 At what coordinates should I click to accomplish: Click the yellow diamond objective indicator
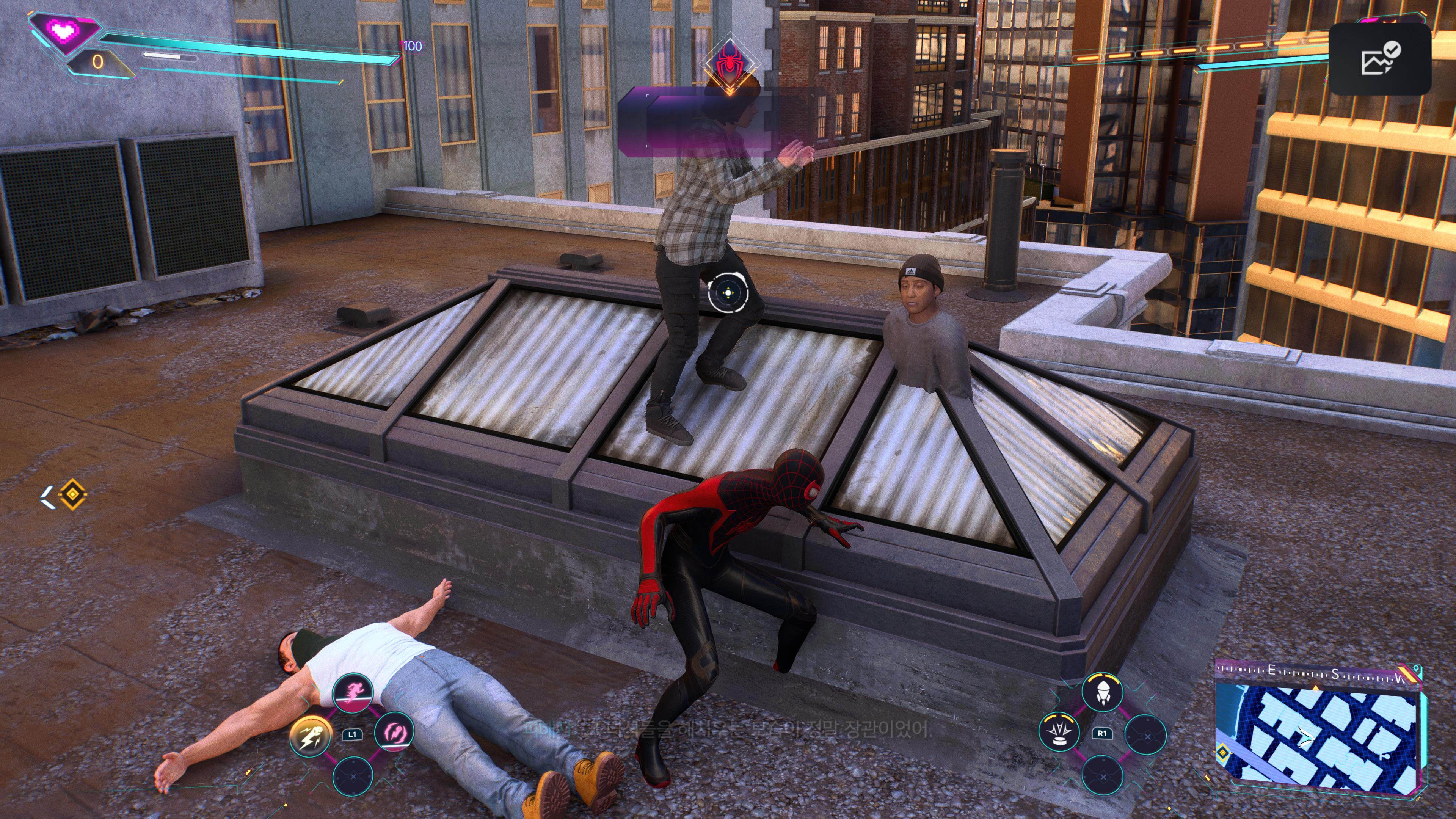coord(72,494)
